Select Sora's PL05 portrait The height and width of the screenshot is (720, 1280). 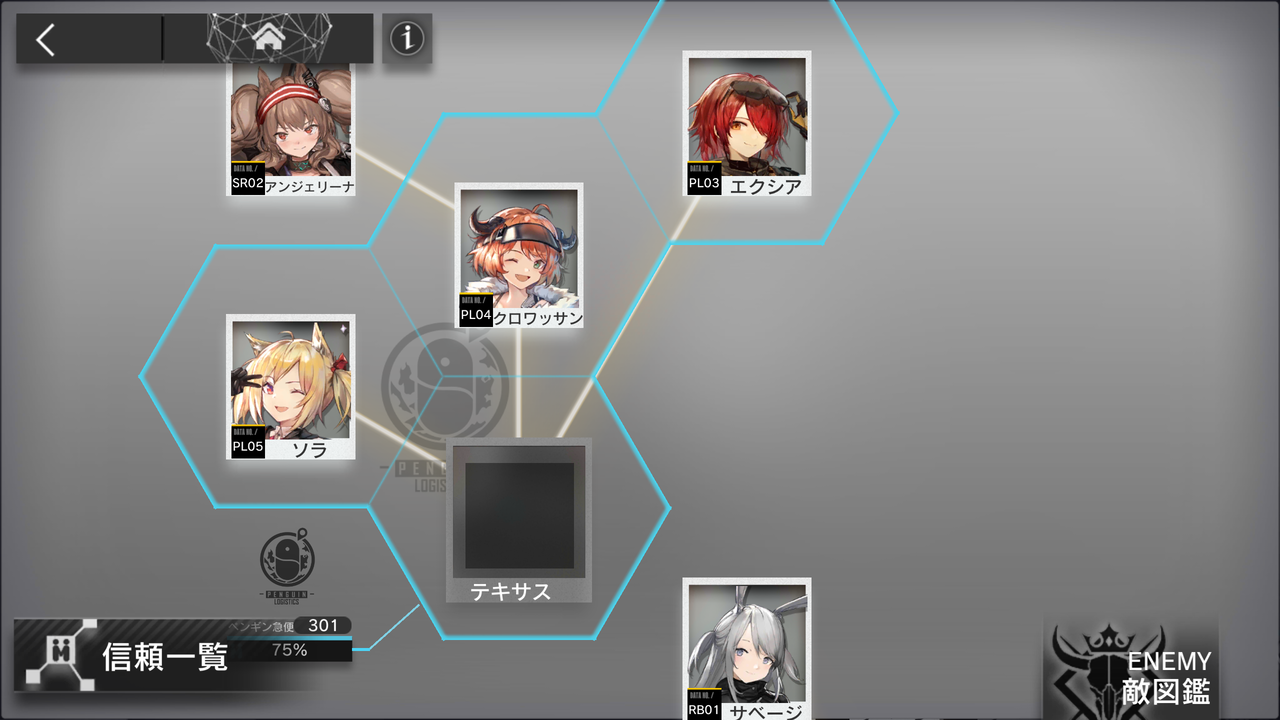coord(290,385)
